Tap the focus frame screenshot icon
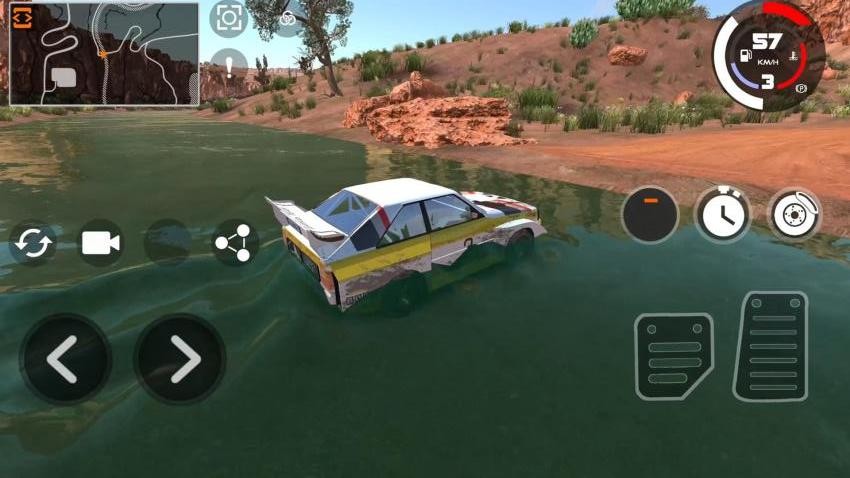Viewport: 850px width, 478px height. click(228, 18)
